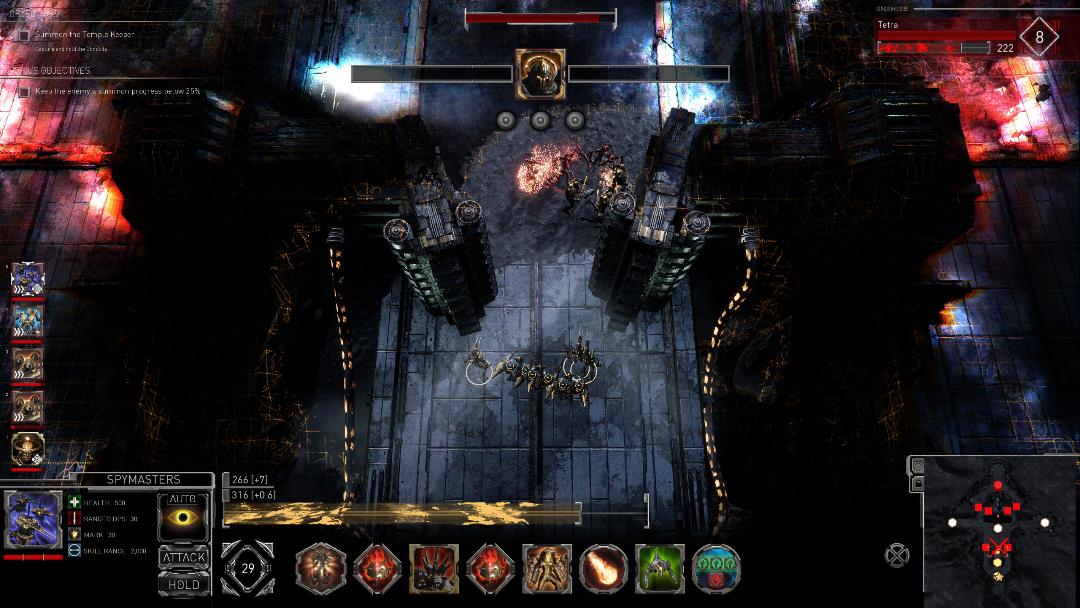Click the minimap
This screenshot has height=608, width=1080.
1000,532
